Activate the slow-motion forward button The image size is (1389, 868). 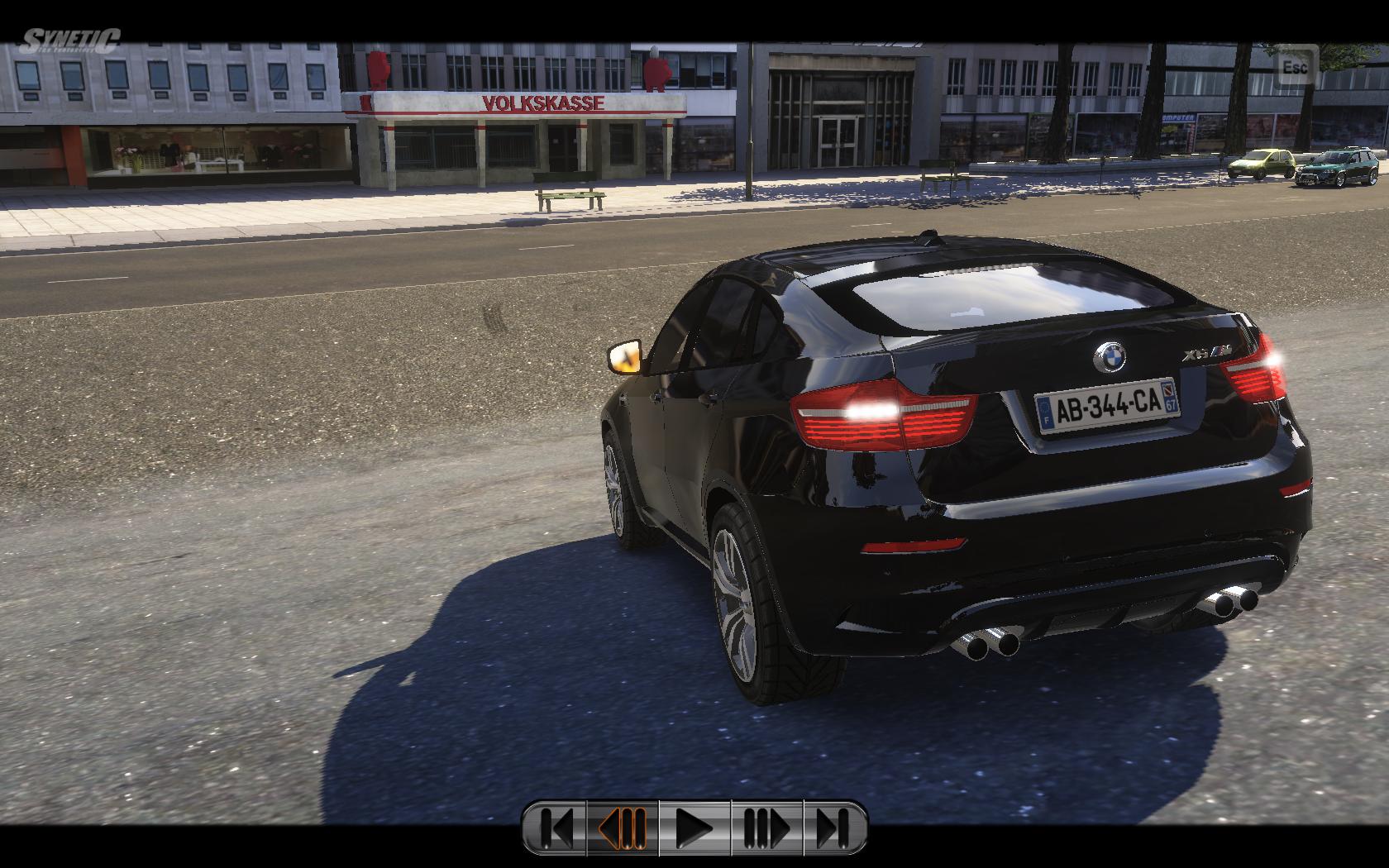pyautogui.click(x=766, y=827)
